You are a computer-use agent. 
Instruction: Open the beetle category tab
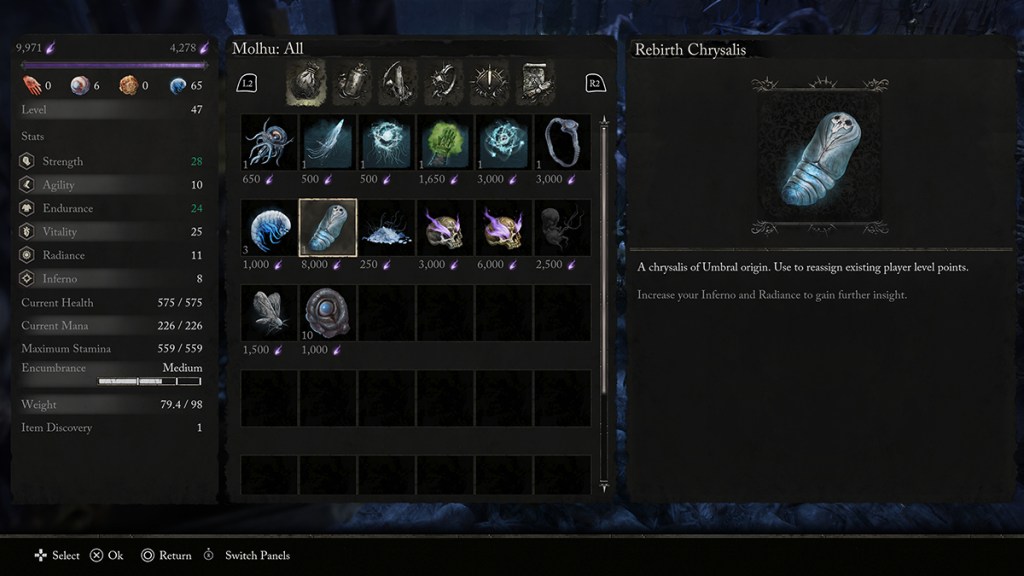[352, 83]
